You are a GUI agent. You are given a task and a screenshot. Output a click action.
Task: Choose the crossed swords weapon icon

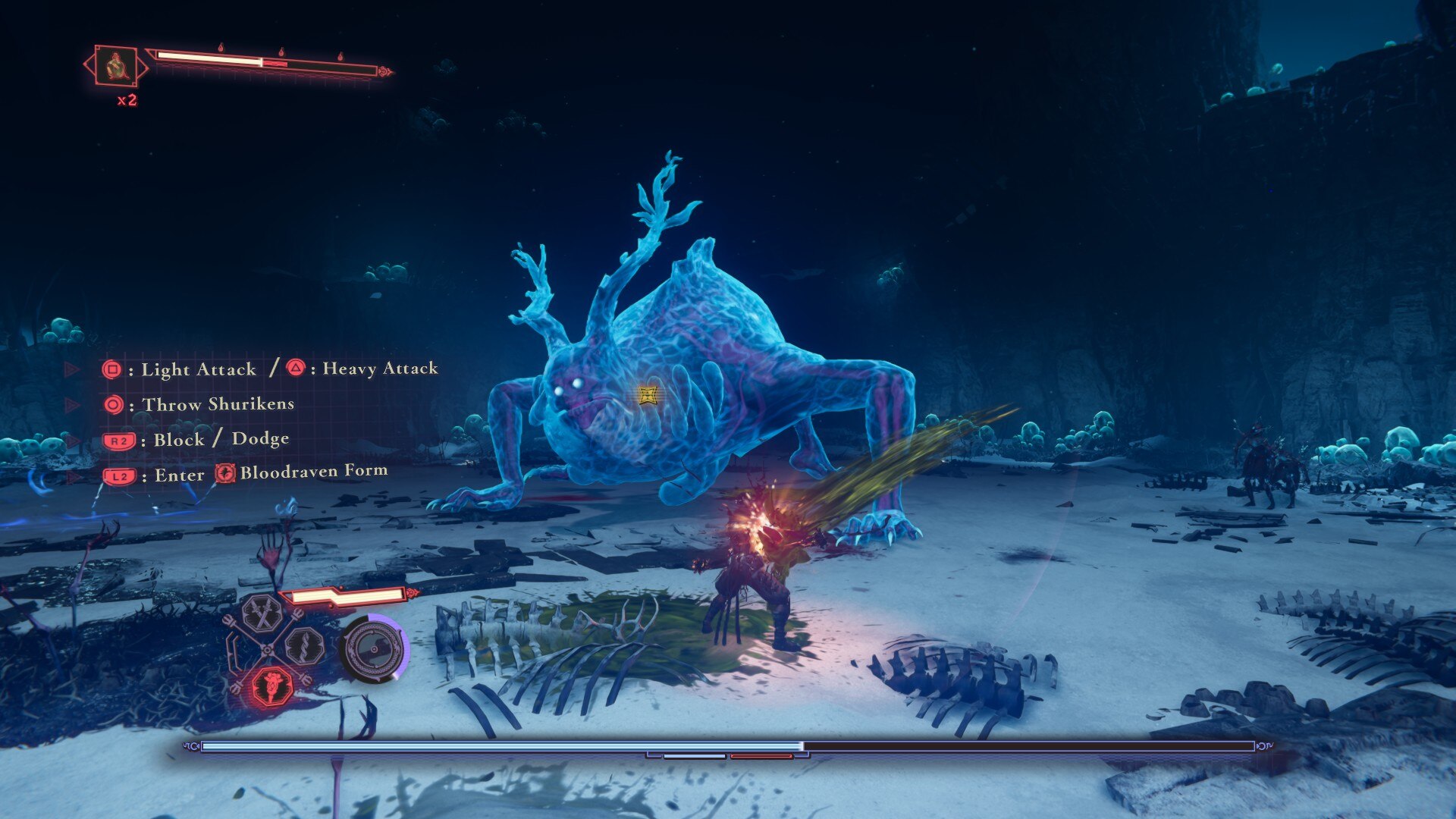pyautogui.click(x=262, y=613)
